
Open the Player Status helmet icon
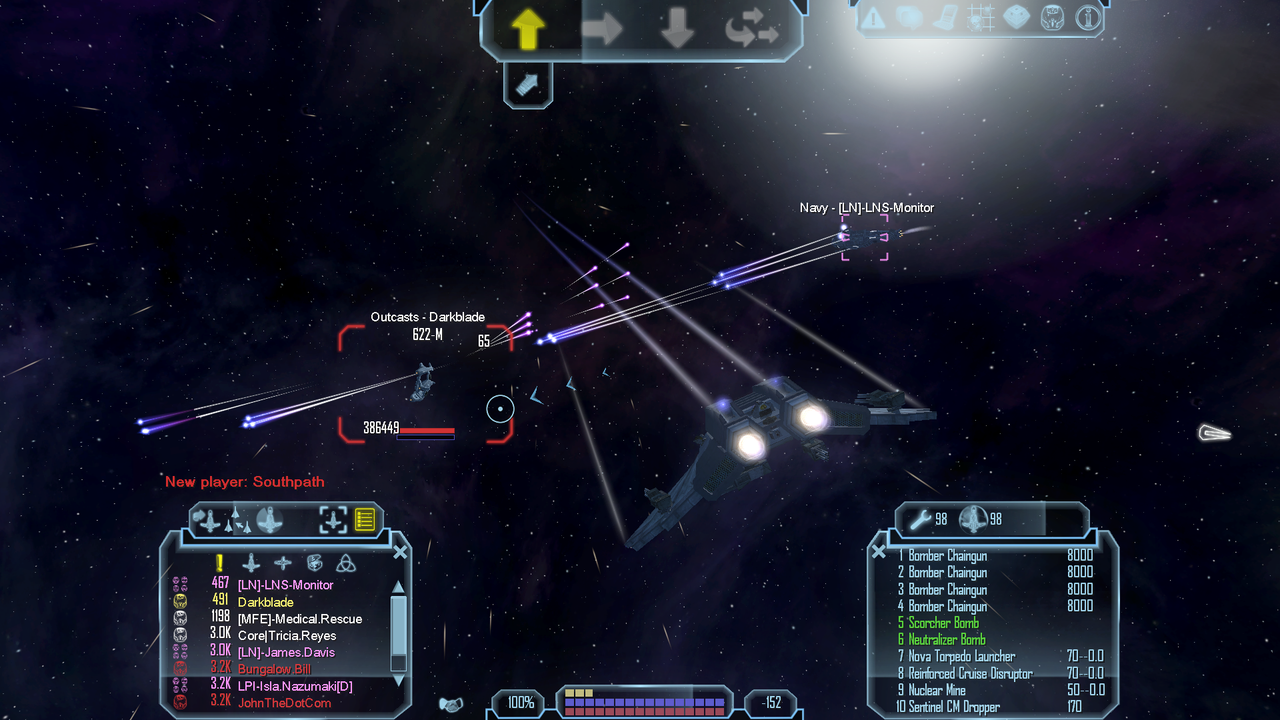coord(1052,18)
